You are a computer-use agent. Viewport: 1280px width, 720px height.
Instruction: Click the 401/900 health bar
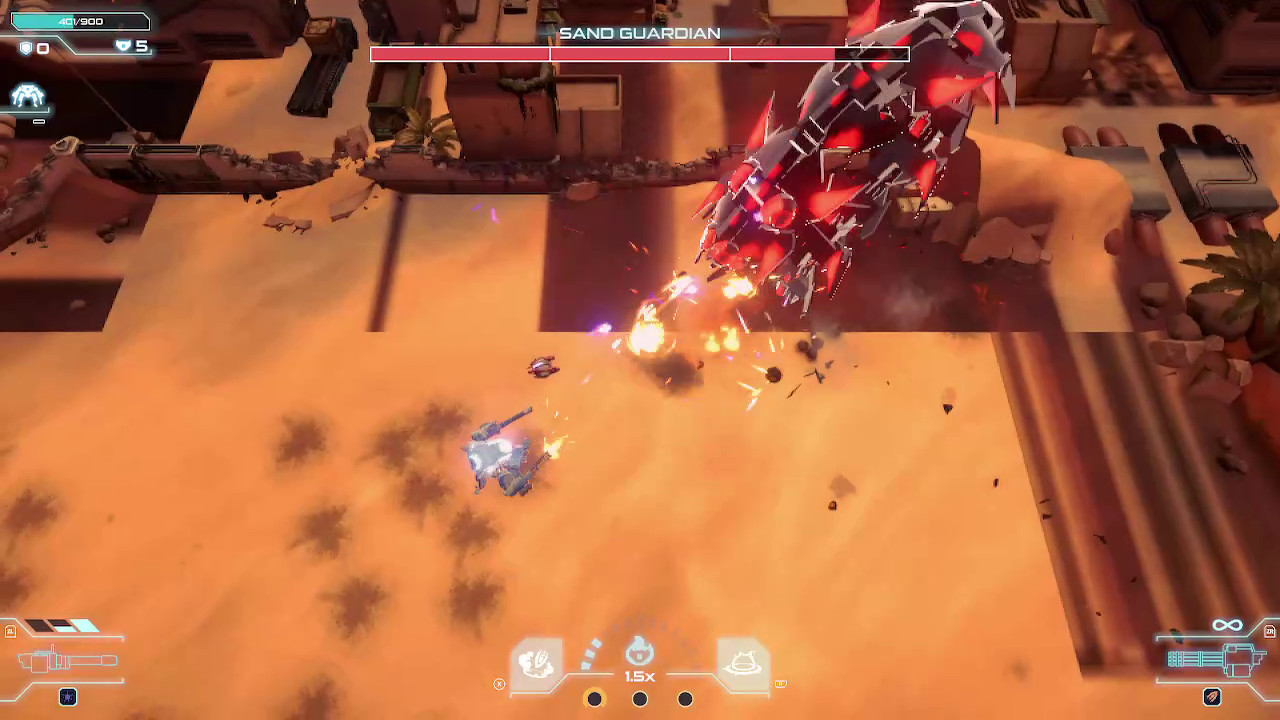point(80,19)
